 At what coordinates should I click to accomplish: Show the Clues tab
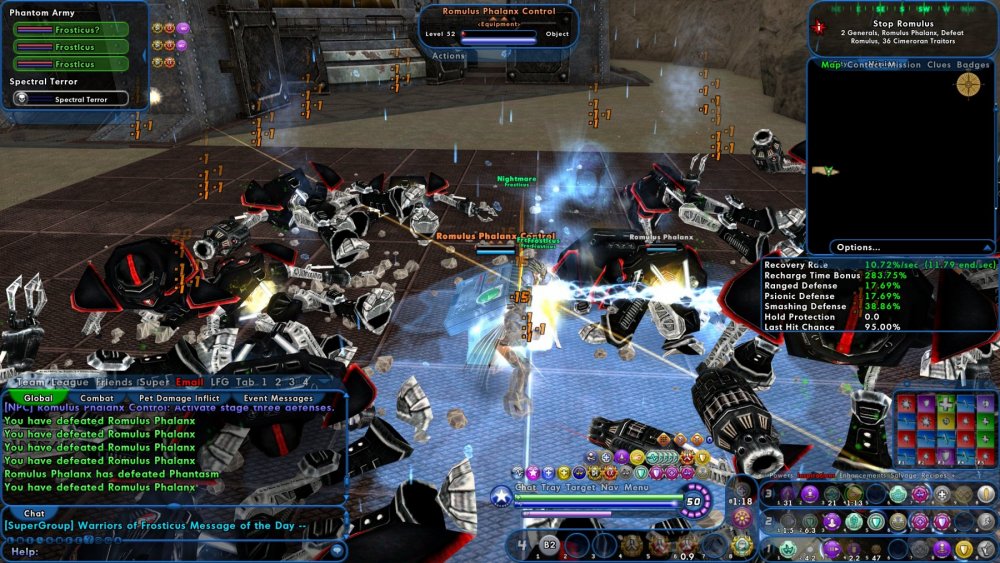tap(939, 65)
